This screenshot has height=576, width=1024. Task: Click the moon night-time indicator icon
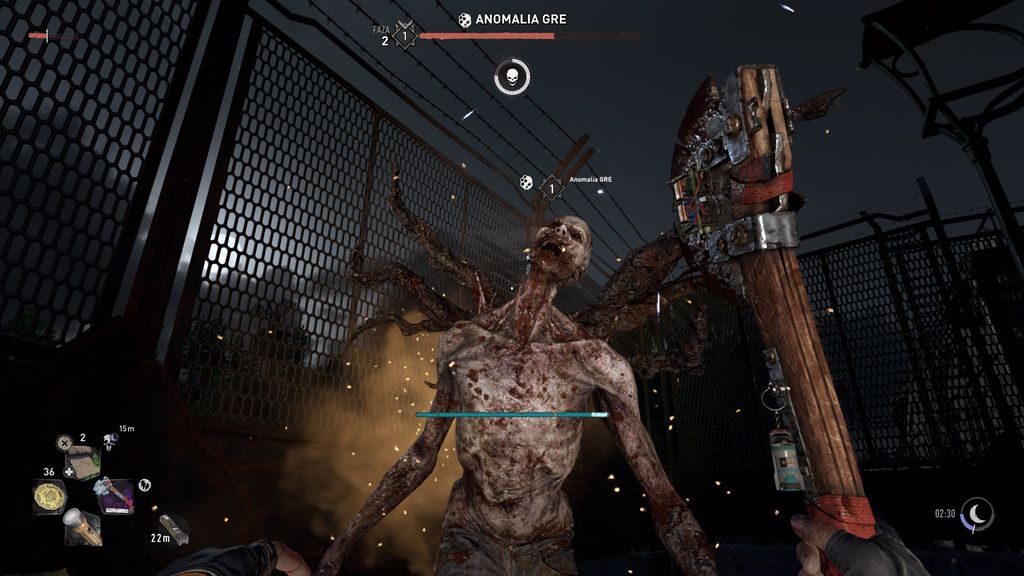(977, 514)
